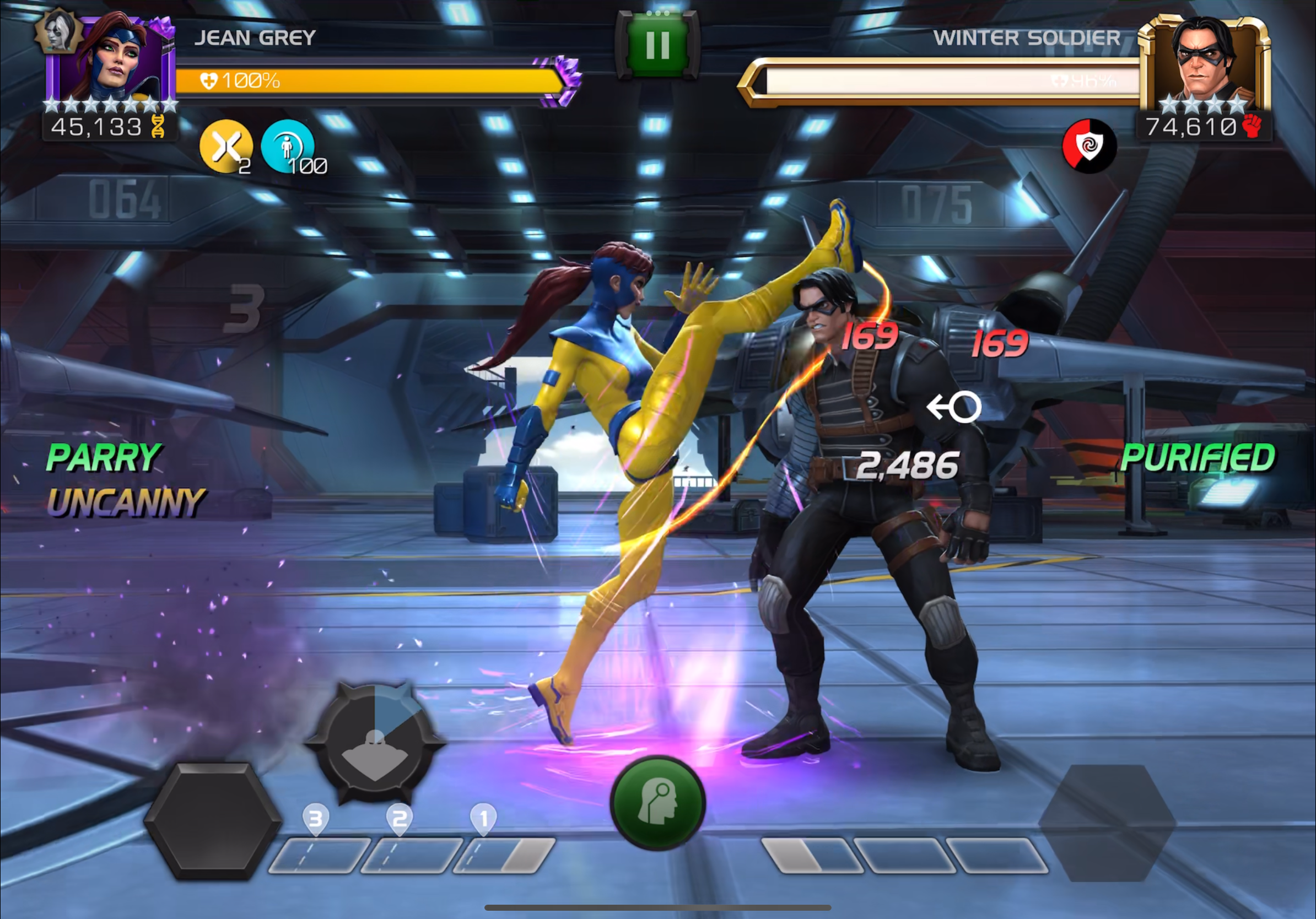Inspect the red and black shield icon
1316x919 pixels.
[1088, 145]
